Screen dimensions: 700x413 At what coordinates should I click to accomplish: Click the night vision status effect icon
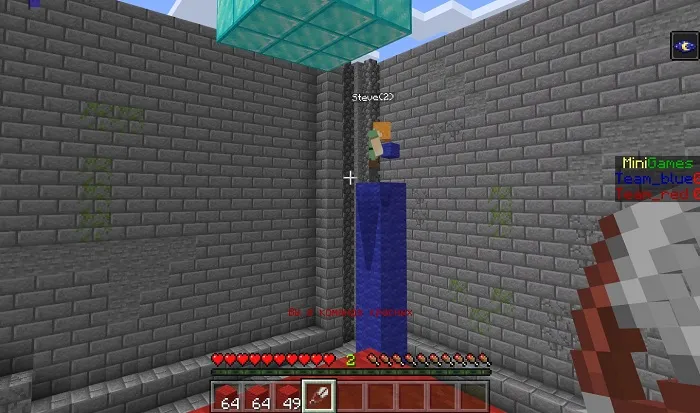pos(684,46)
